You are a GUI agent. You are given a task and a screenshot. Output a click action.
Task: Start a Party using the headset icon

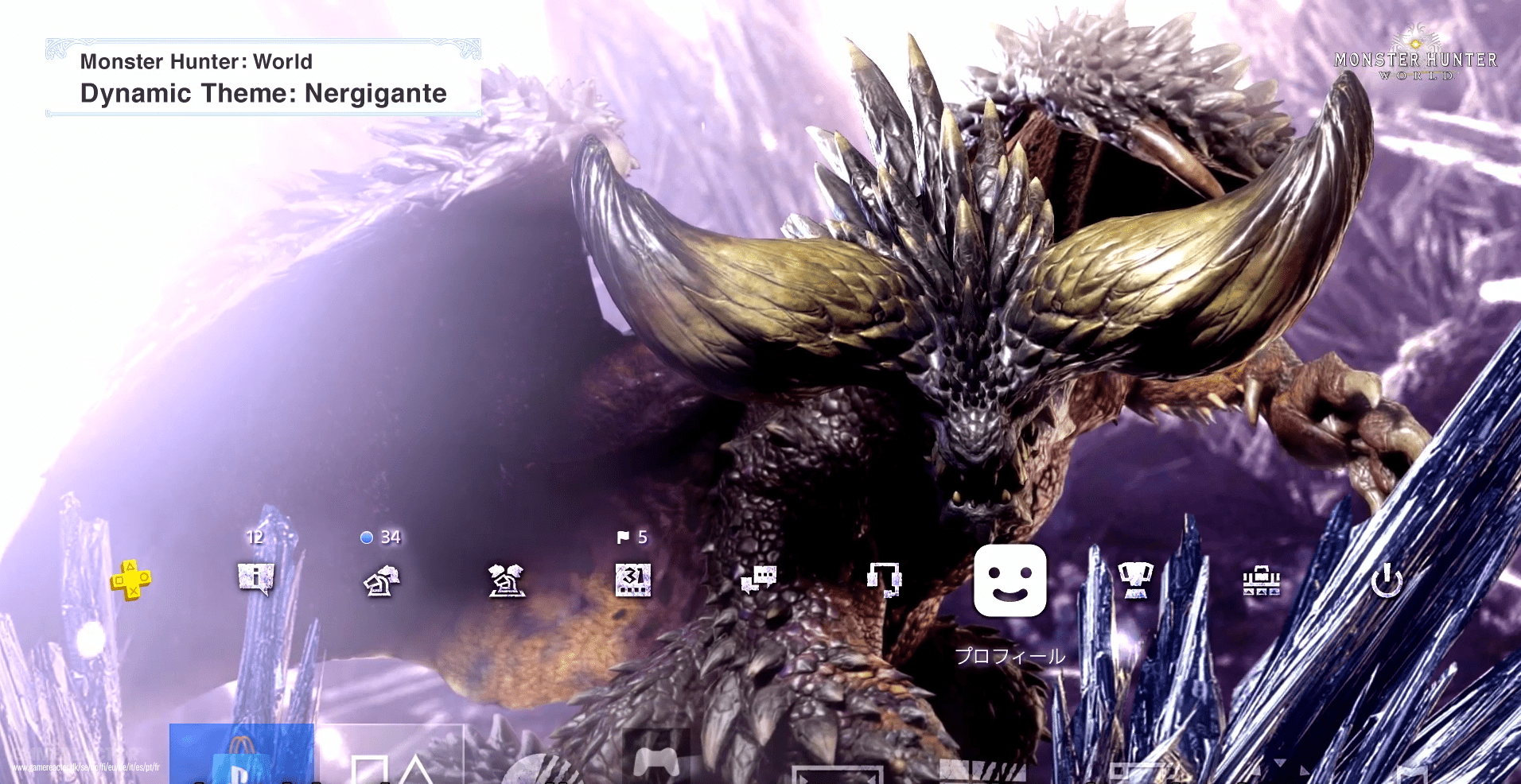[883, 580]
